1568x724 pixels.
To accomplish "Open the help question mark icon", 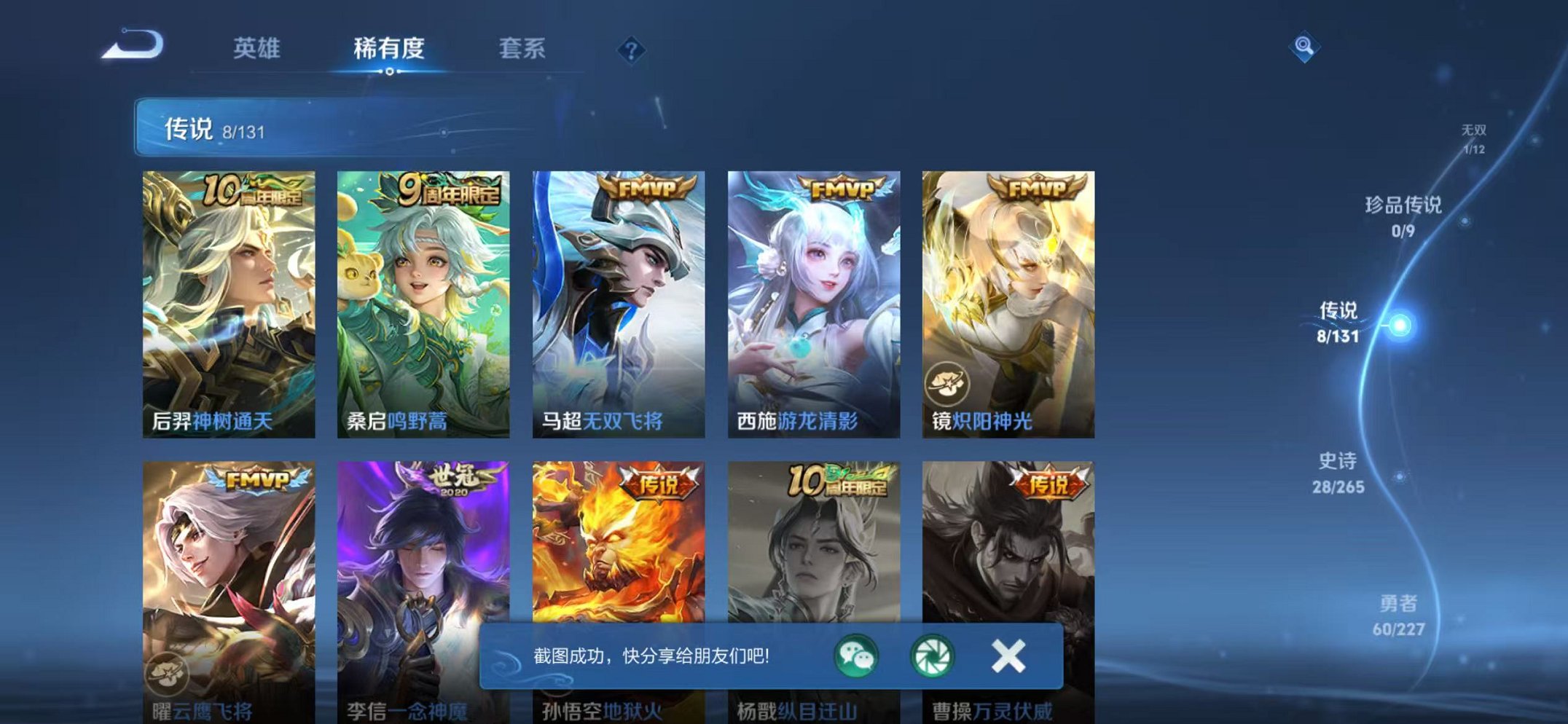I will tap(632, 50).
